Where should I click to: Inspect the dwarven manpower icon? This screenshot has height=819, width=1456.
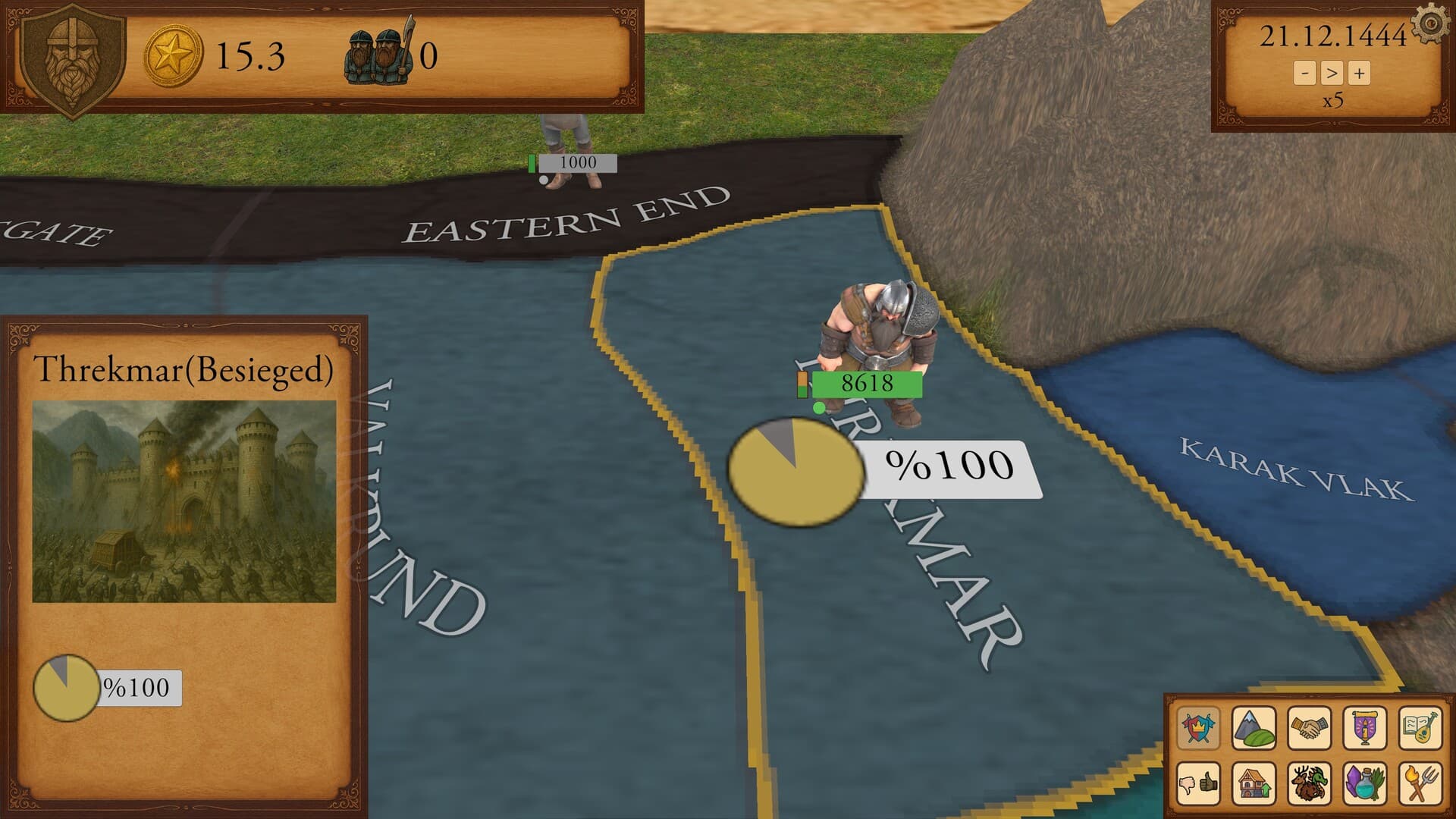click(379, 57)
